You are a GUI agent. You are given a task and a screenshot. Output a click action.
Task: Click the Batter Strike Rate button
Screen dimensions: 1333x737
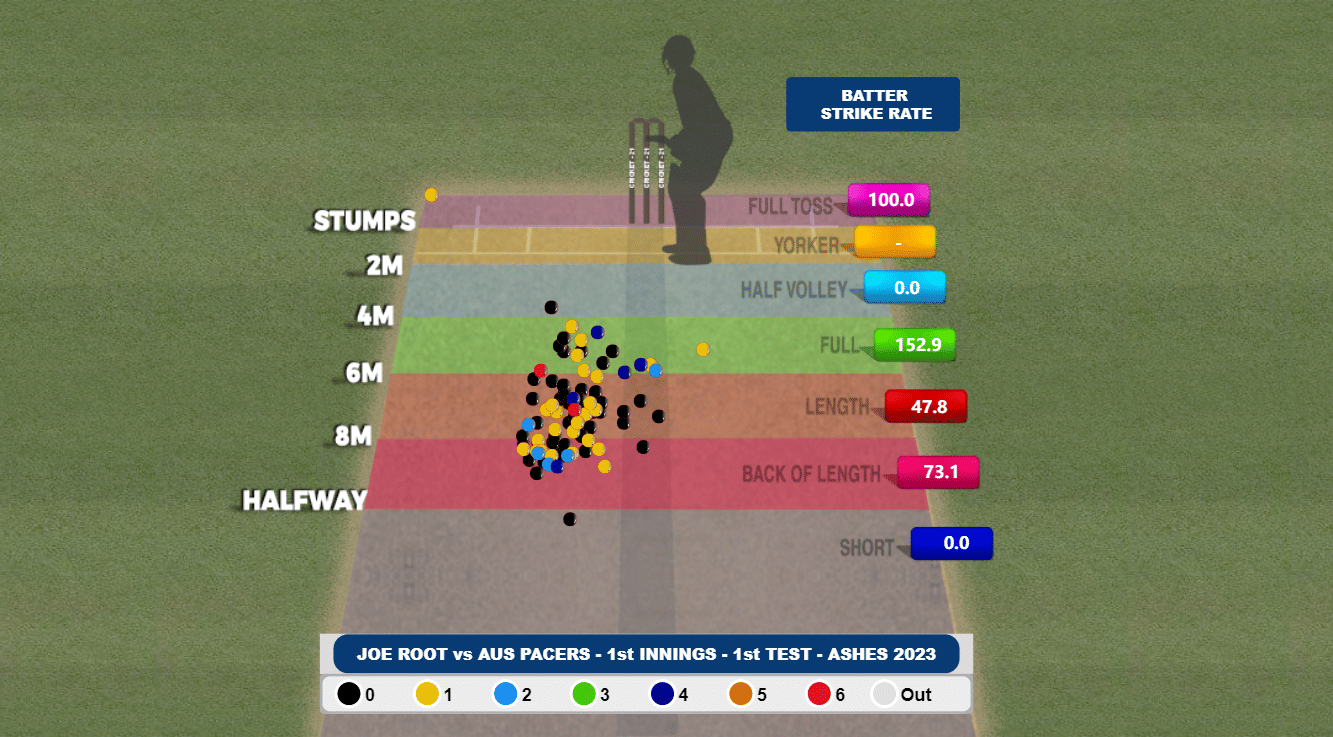(x=872, y=104)
